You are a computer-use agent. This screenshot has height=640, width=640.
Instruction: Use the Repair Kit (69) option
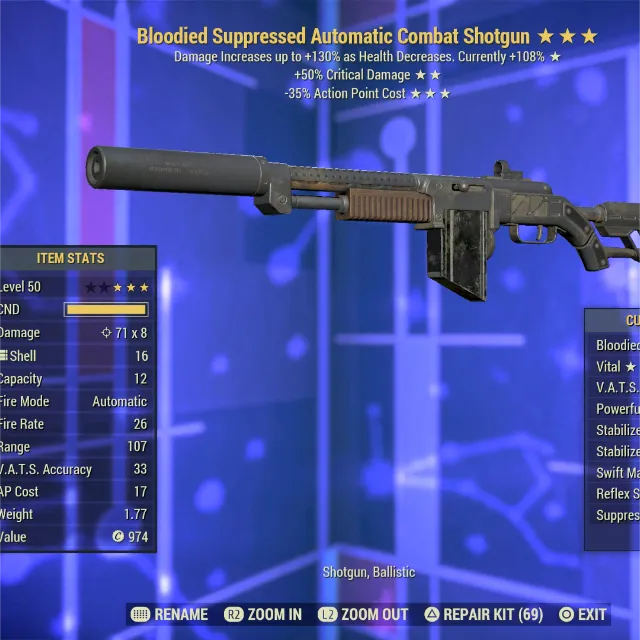click(483, 614)
